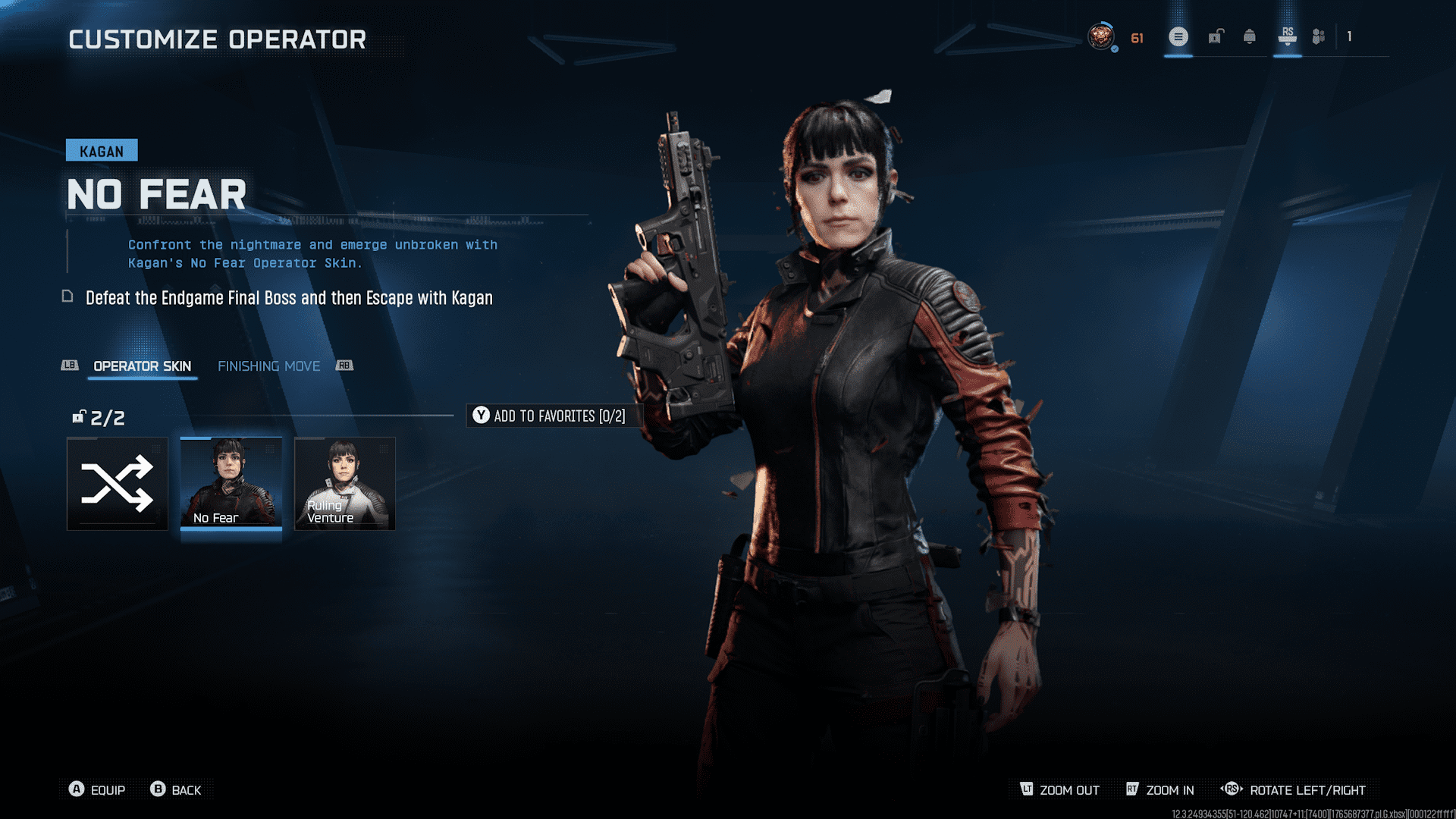Zoom in on the operator preview
The height and width of the screenshot is (819, 1456).
click(x=1160, y=789)
